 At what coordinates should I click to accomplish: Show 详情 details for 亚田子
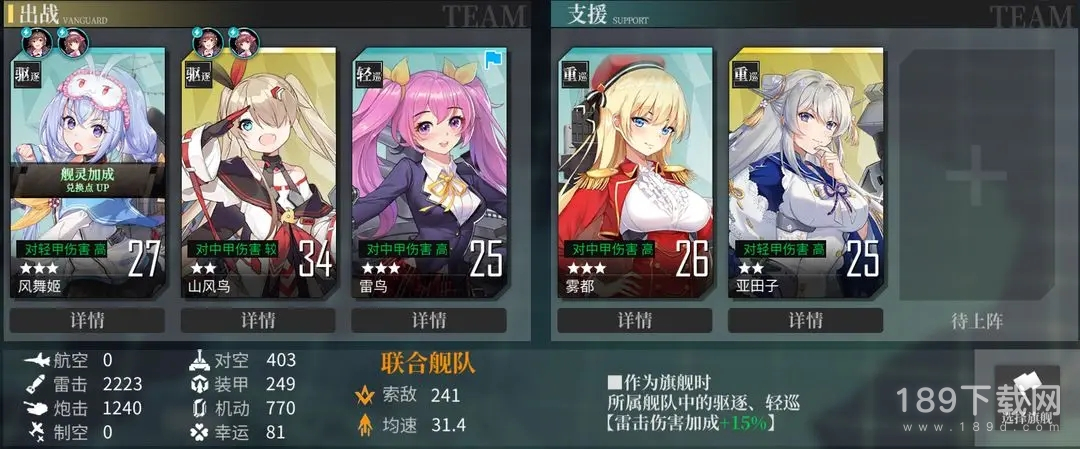[805, 321]
